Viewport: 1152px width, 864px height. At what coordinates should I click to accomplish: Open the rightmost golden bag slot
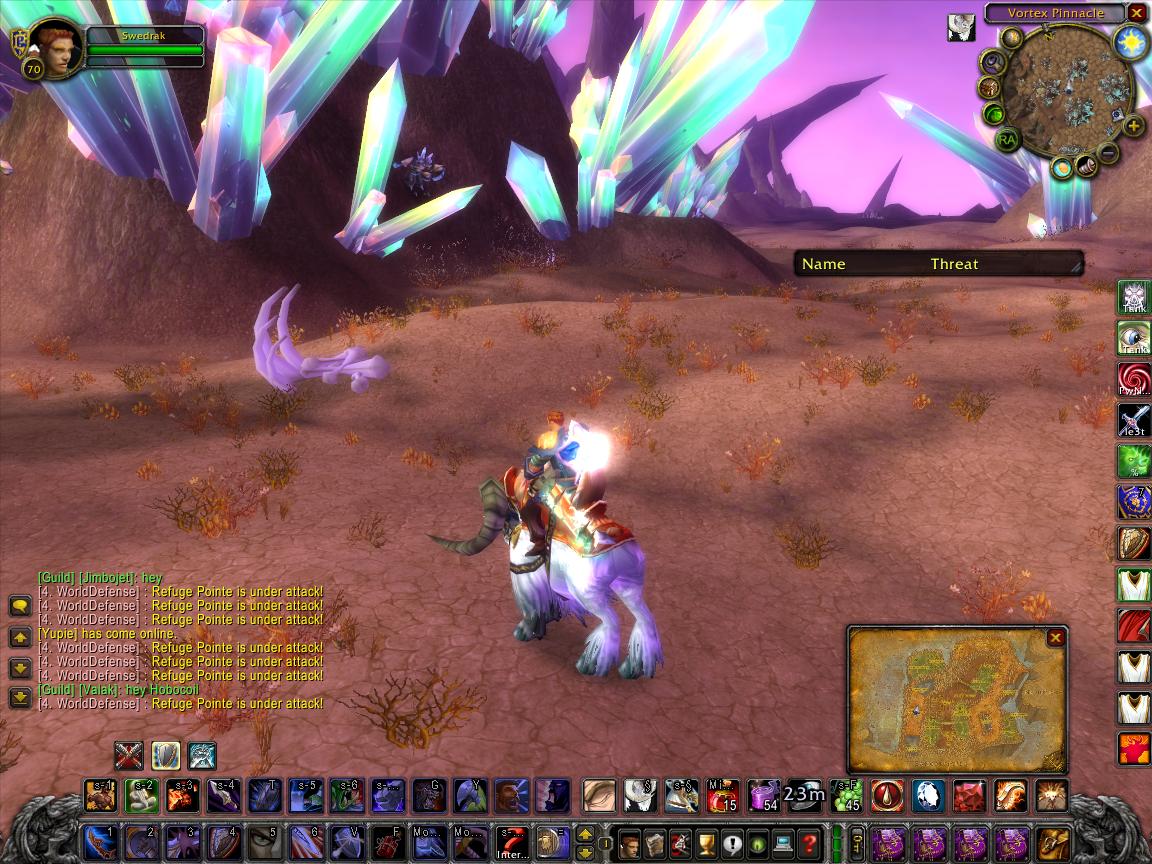click(x=1052, y=843)
